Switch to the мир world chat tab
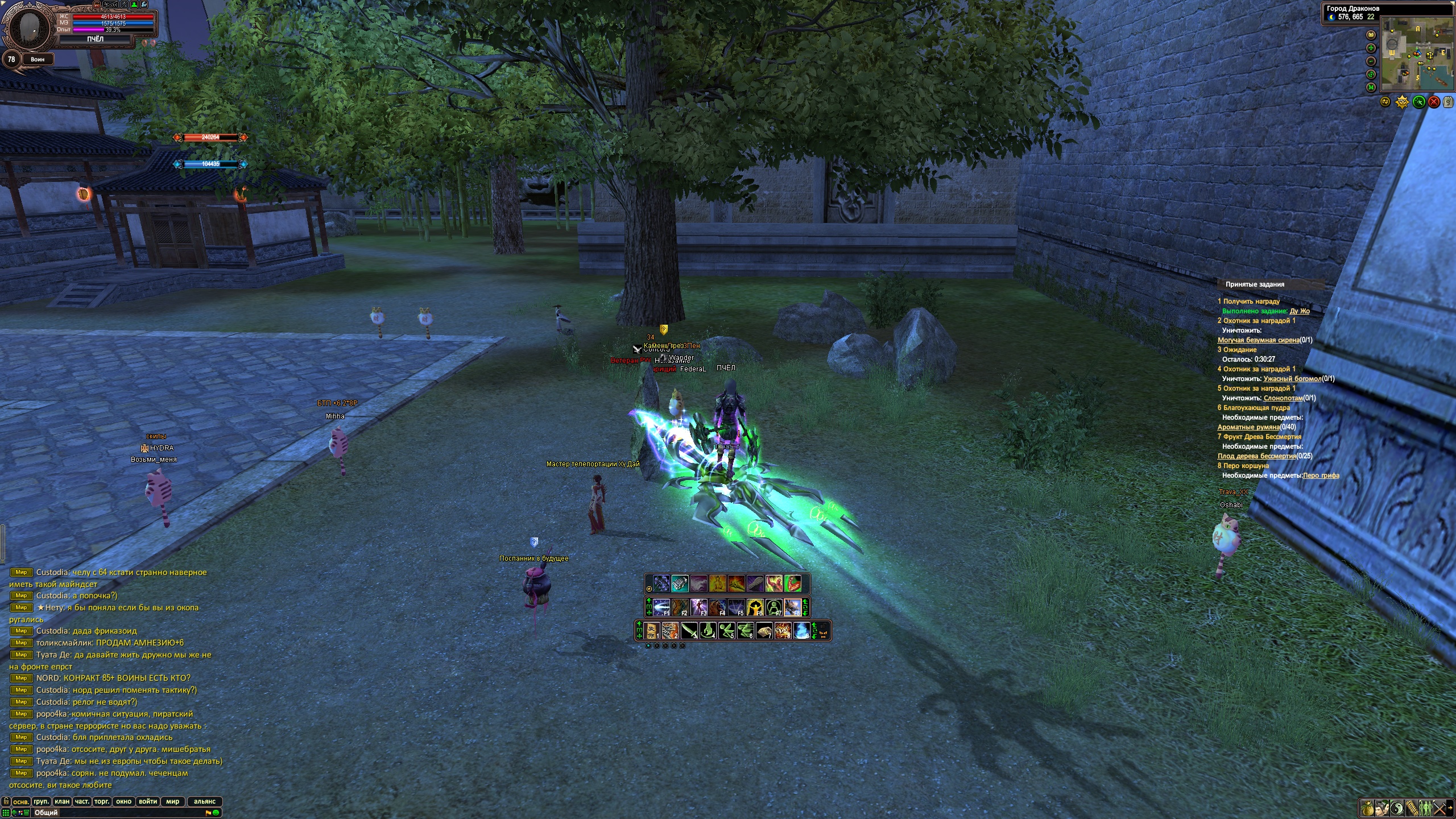The image size is (1456, 819). pyautogui.click(x=172, y=801)
